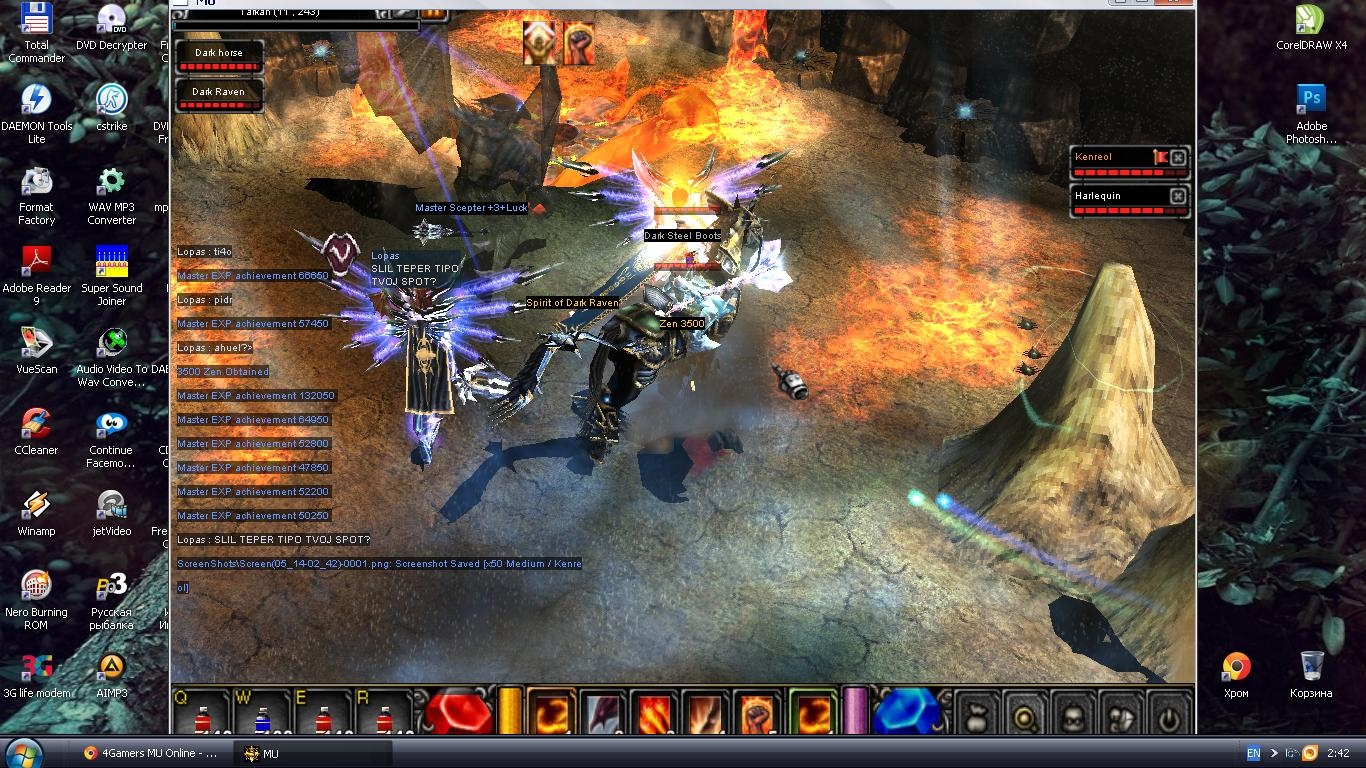The image size is (1366, 768).
Task: Choose the dark wing skill icon
Action: coord(603,713)
